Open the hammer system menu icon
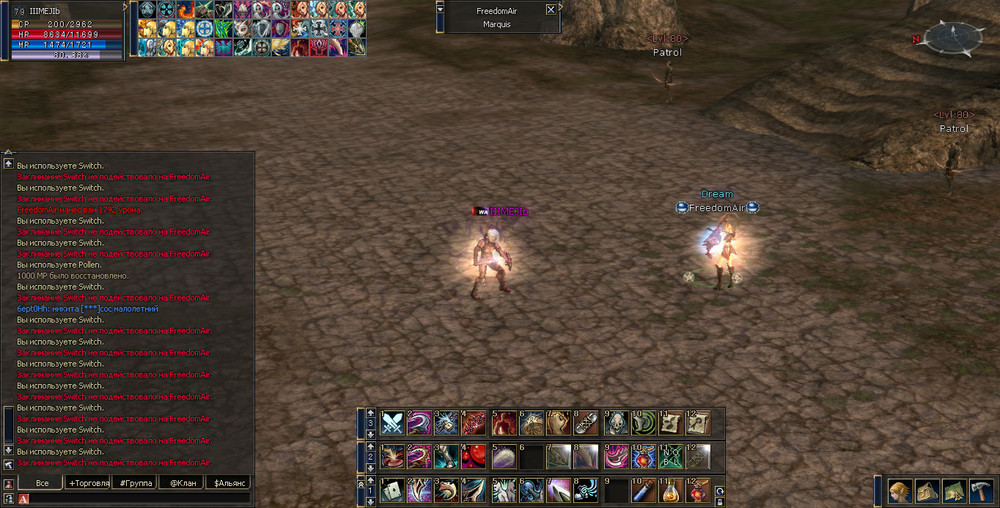1000x508 pixels. click(x=980, y=491)
